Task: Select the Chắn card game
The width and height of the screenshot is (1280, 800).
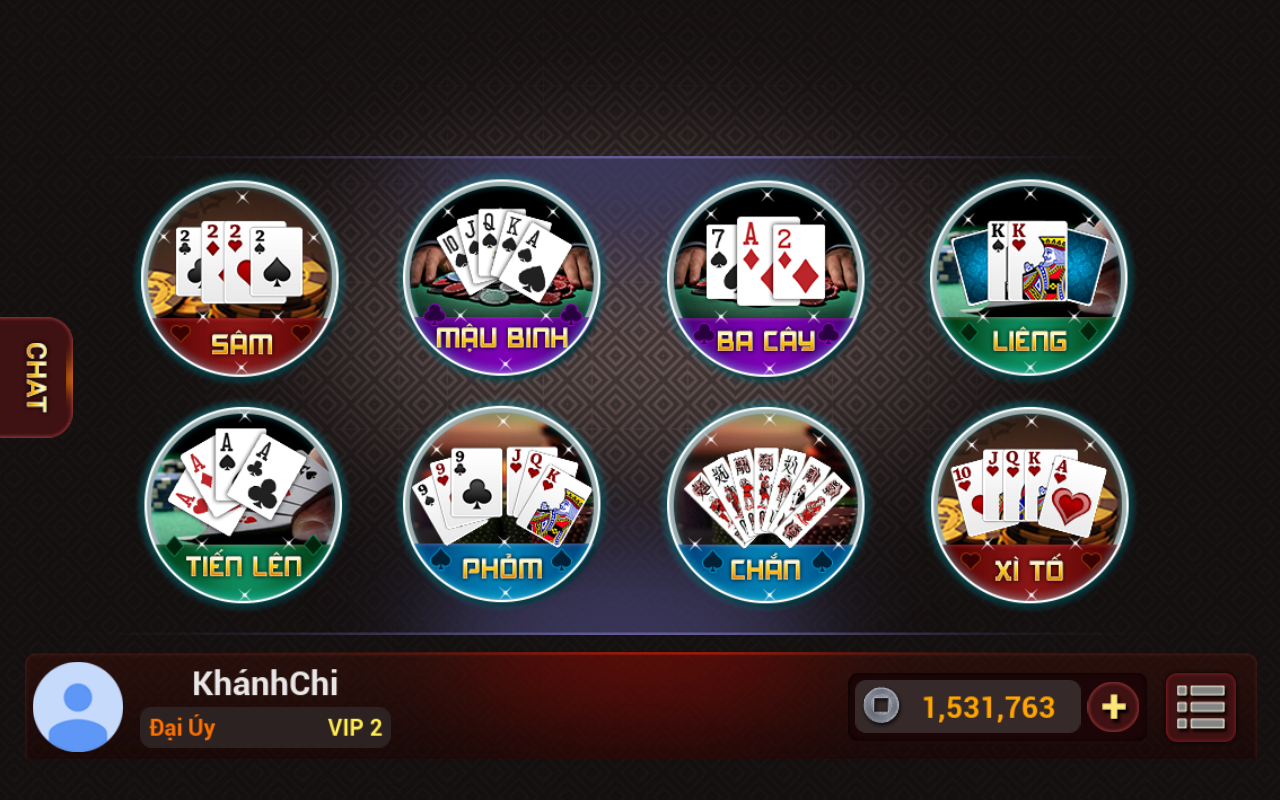Action: (765, 505)
